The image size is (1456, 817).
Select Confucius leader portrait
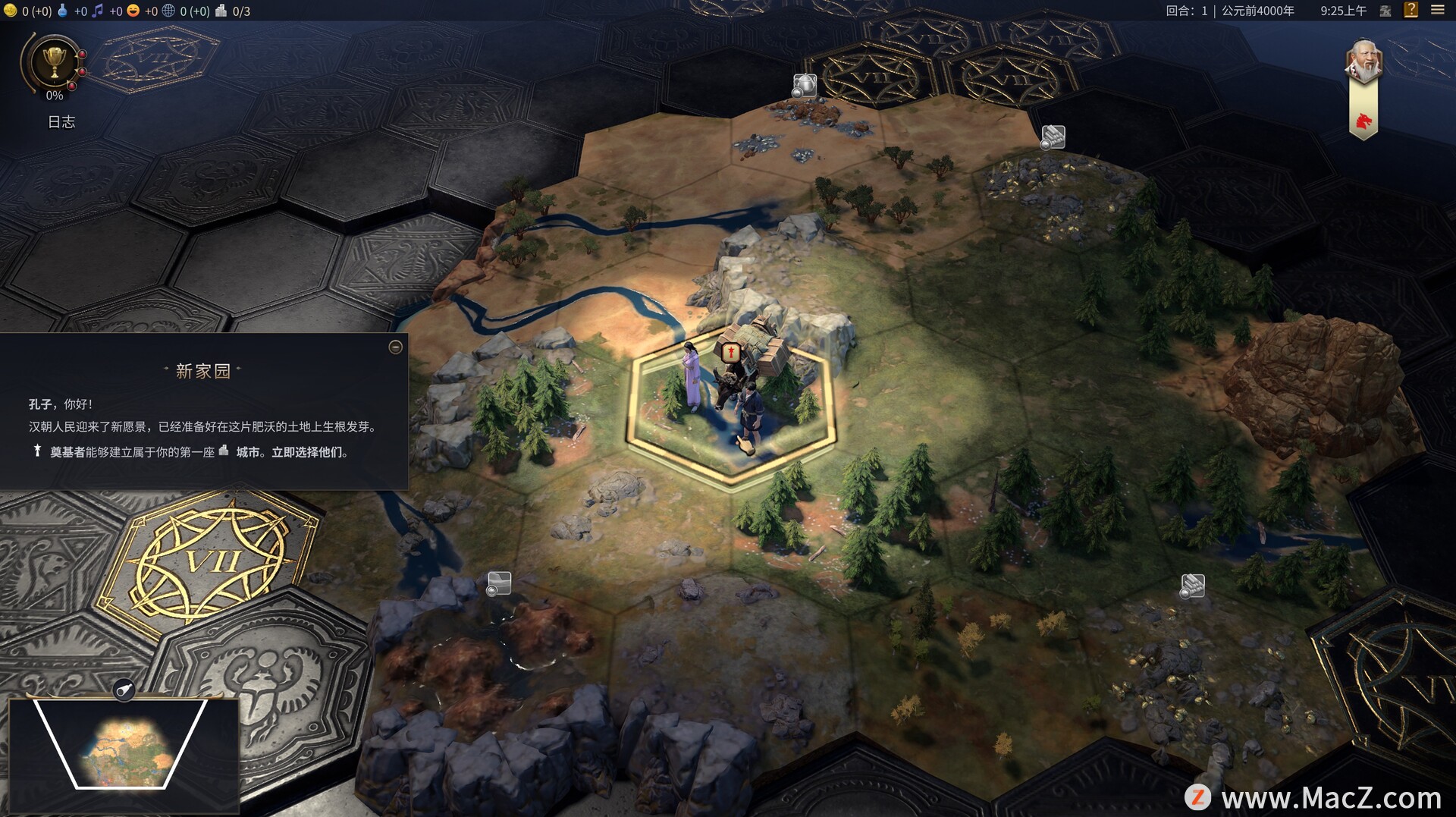[x=1363, y=61]
